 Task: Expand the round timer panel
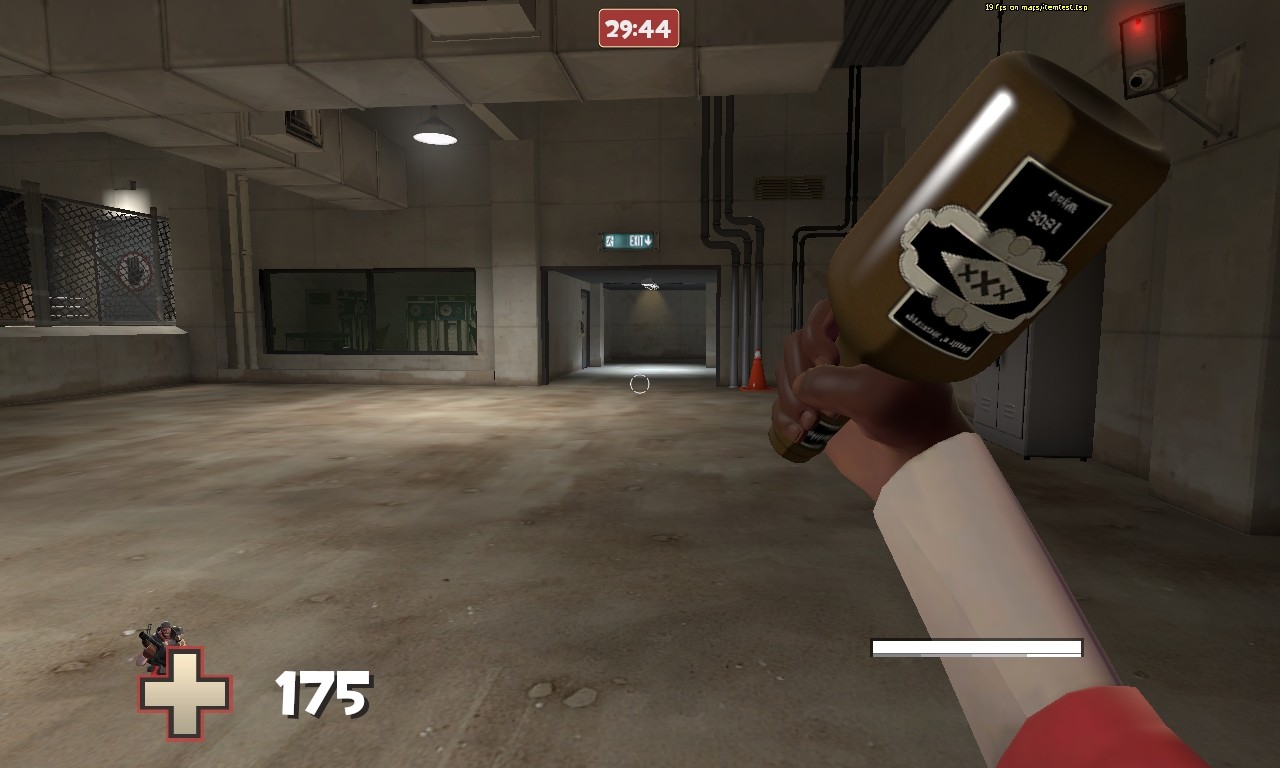tap(641, 26)
